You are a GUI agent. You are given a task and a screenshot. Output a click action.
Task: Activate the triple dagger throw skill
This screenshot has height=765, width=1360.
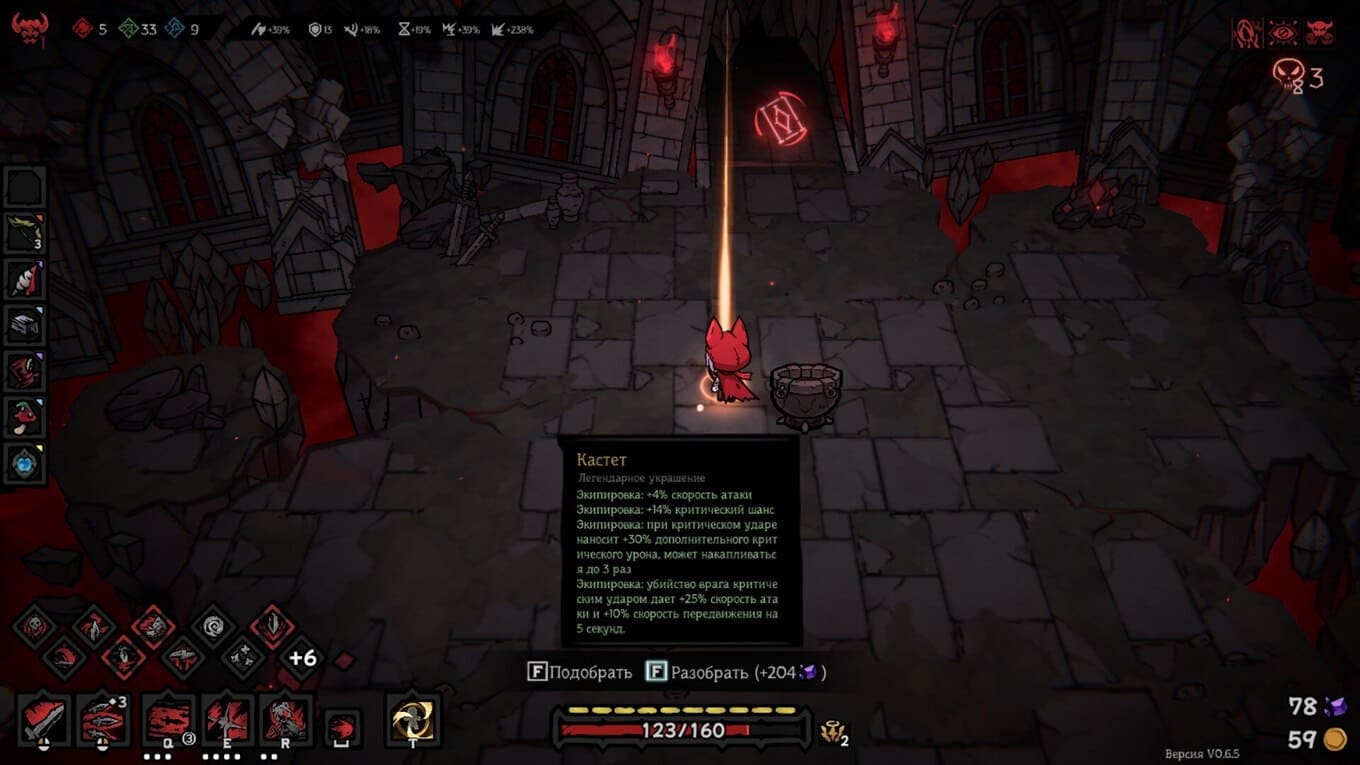pos(103,720)
